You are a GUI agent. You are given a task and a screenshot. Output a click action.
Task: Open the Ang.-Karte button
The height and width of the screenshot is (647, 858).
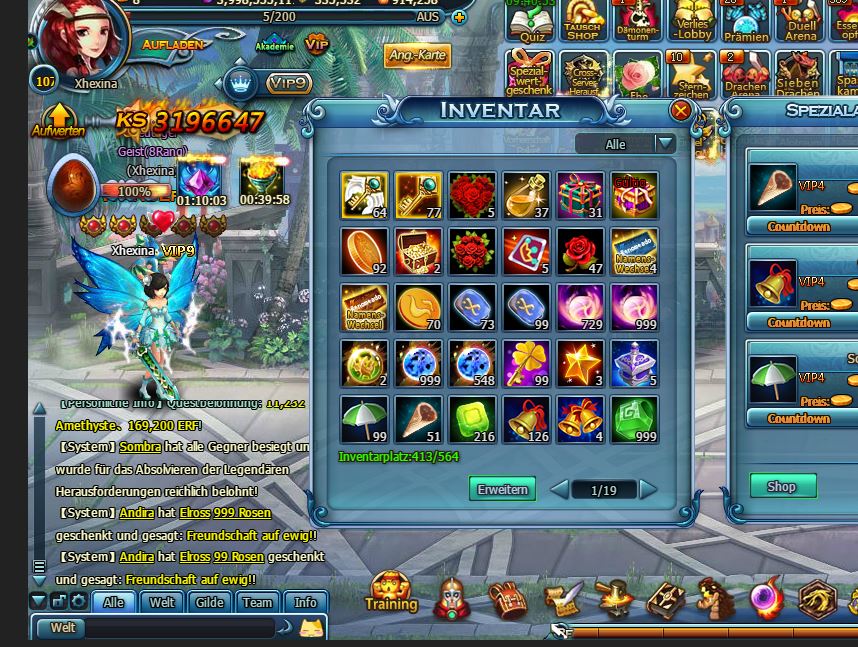coord(418,55)
